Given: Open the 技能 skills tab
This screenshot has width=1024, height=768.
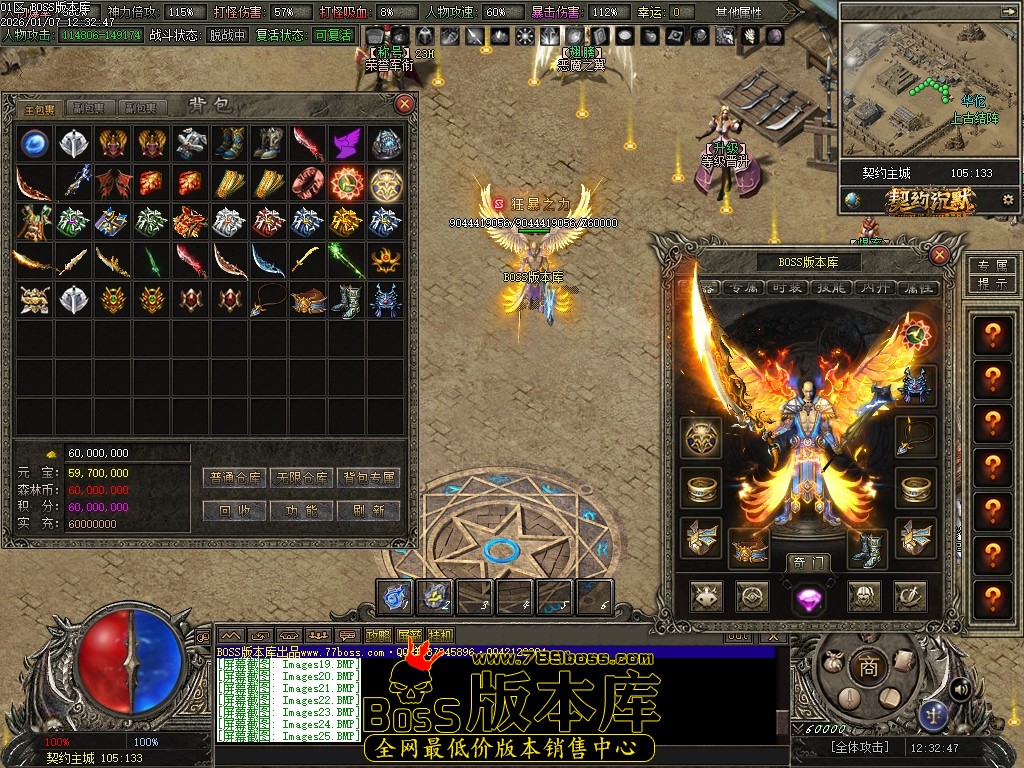Looking at the screenshot, I should (830, 288).
